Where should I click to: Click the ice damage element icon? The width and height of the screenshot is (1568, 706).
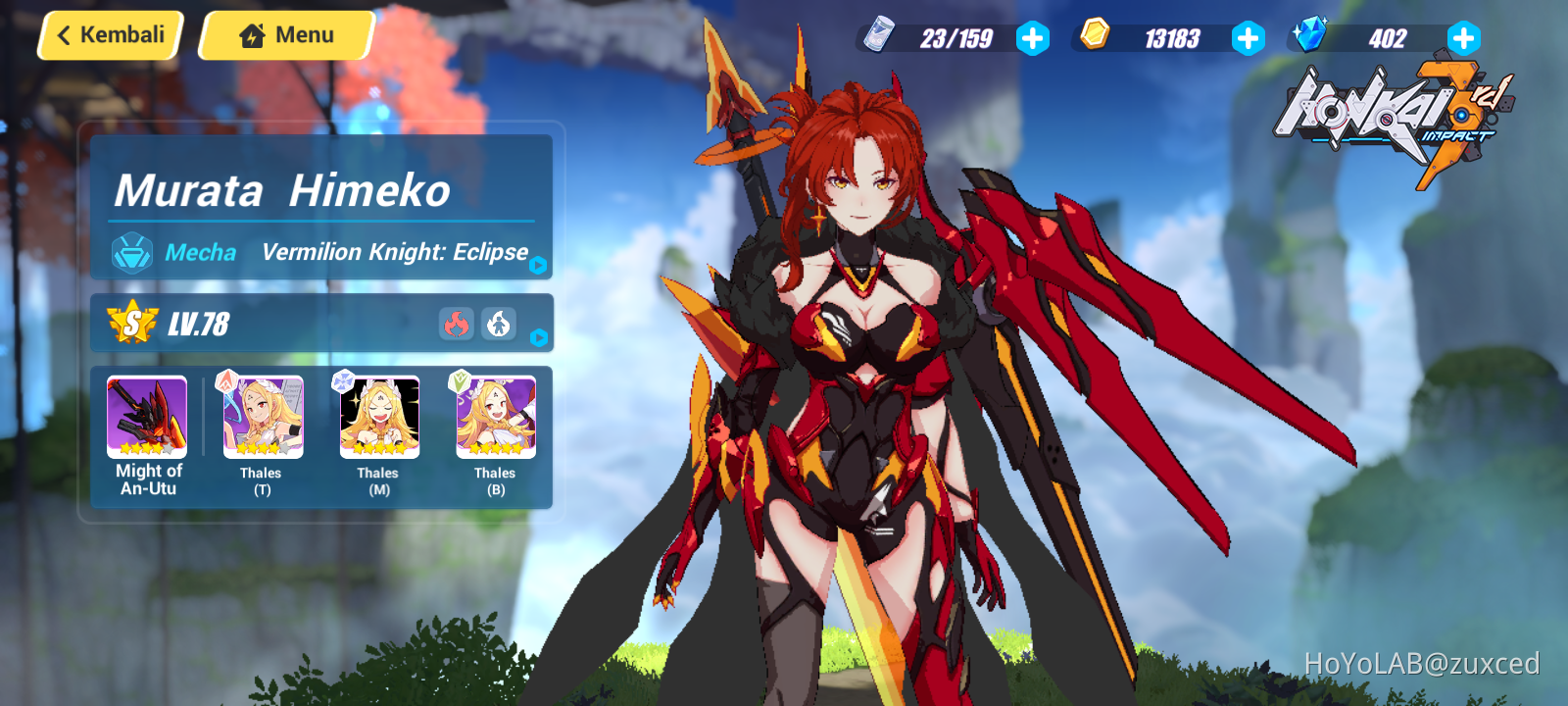[x=499, y=323]
